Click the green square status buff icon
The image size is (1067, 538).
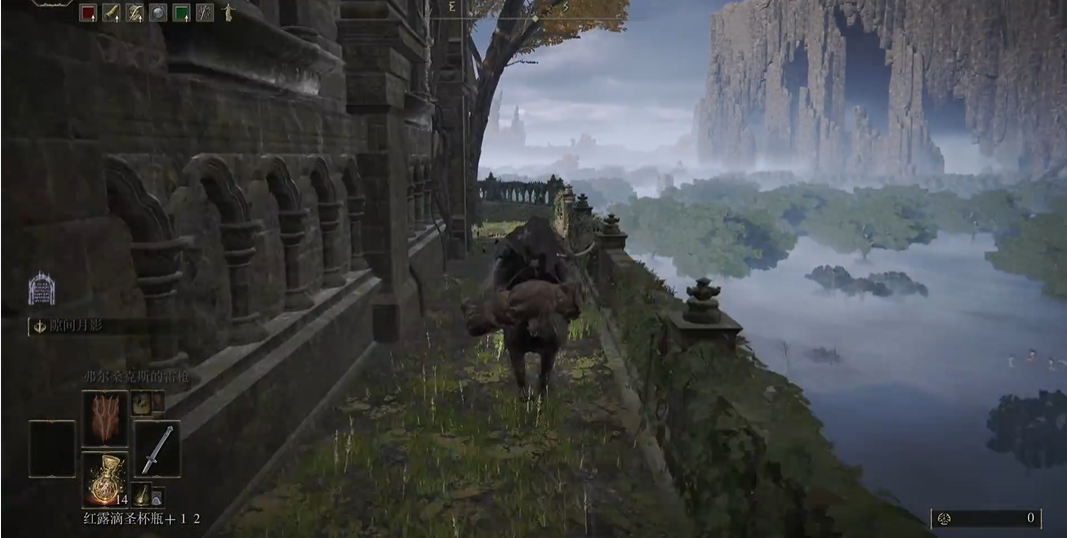181,13
